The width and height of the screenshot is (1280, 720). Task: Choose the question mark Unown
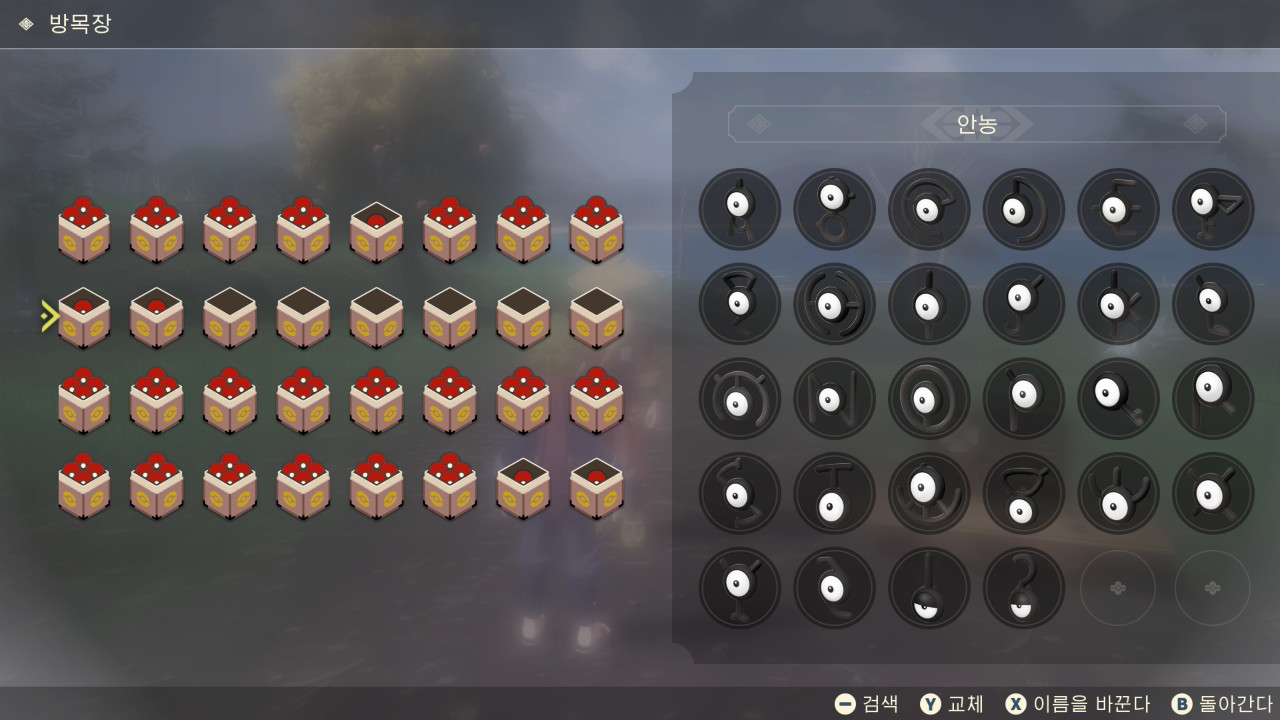1024,588
